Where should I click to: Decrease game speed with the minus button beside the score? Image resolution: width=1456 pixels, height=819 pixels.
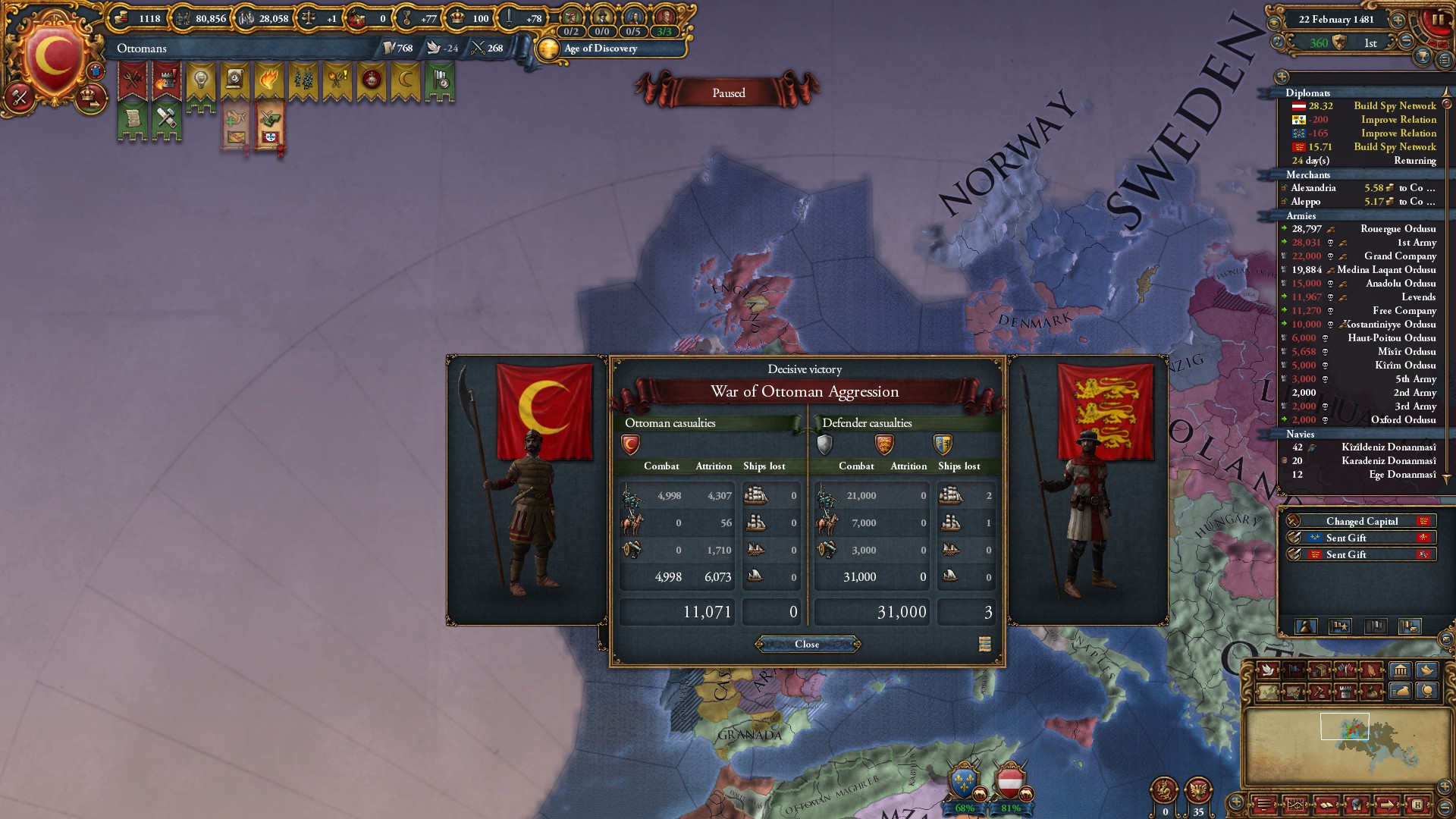[1406, 42]
